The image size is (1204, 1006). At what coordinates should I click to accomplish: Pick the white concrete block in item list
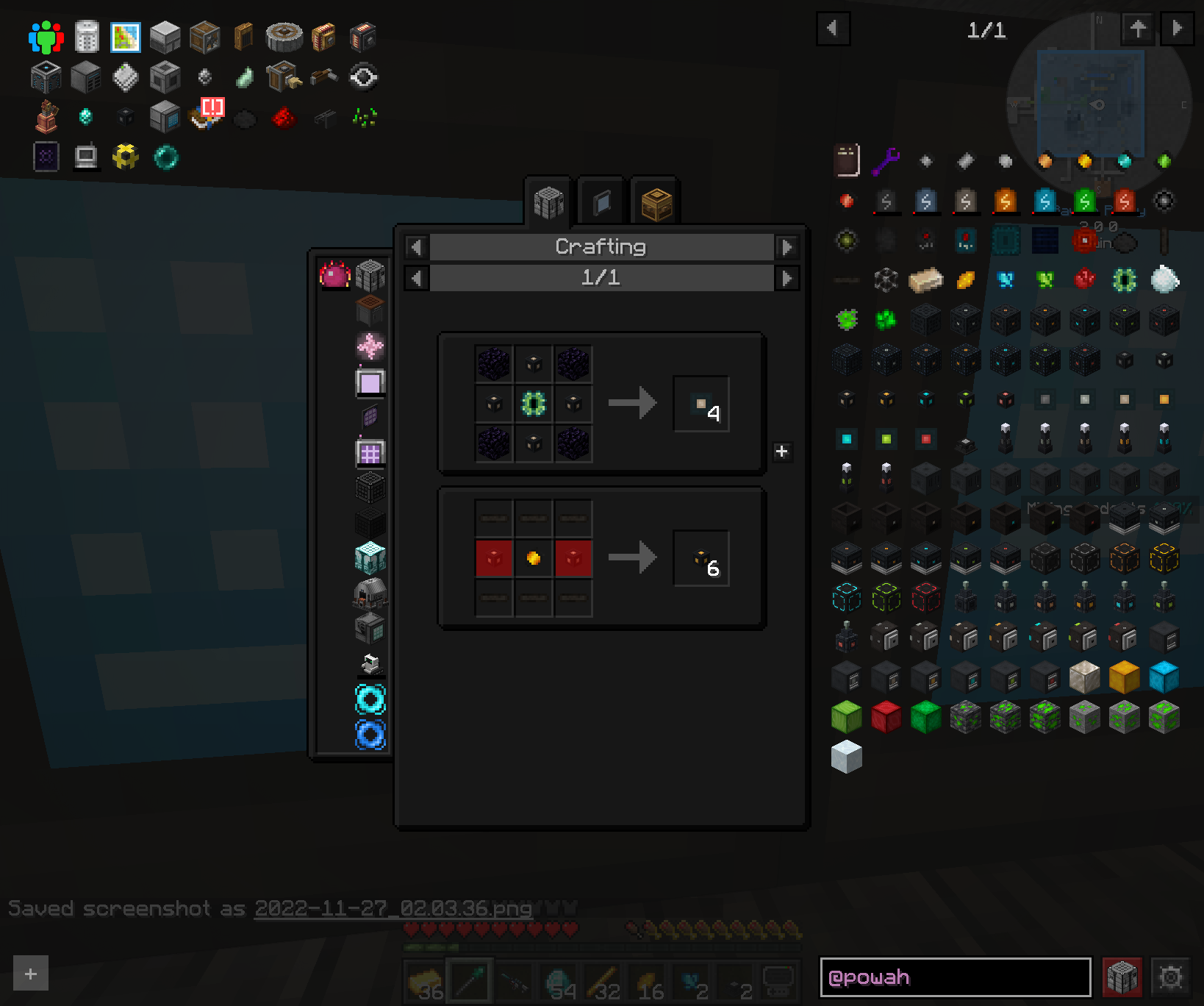click(846, 757)
